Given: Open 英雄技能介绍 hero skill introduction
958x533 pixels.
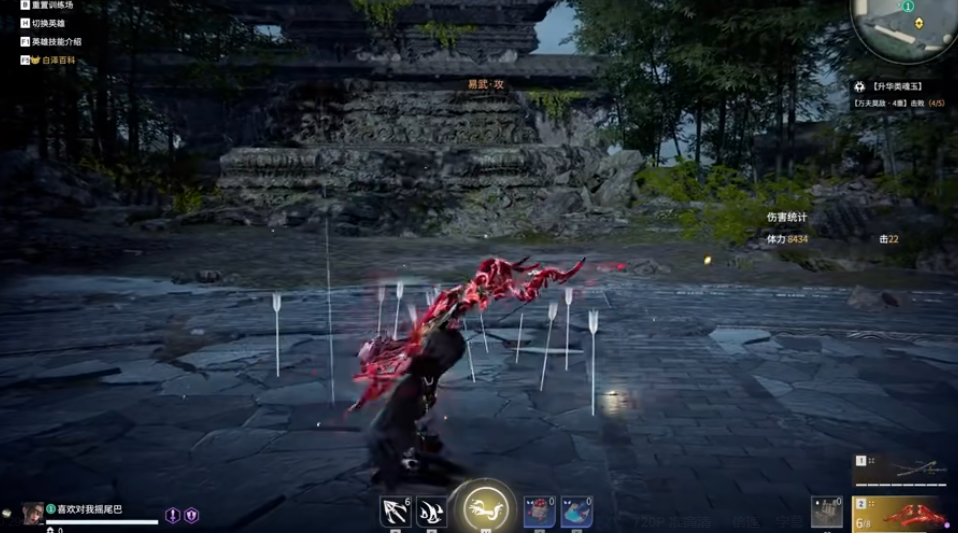Looking at the screenshot, I should click(56, 42).
